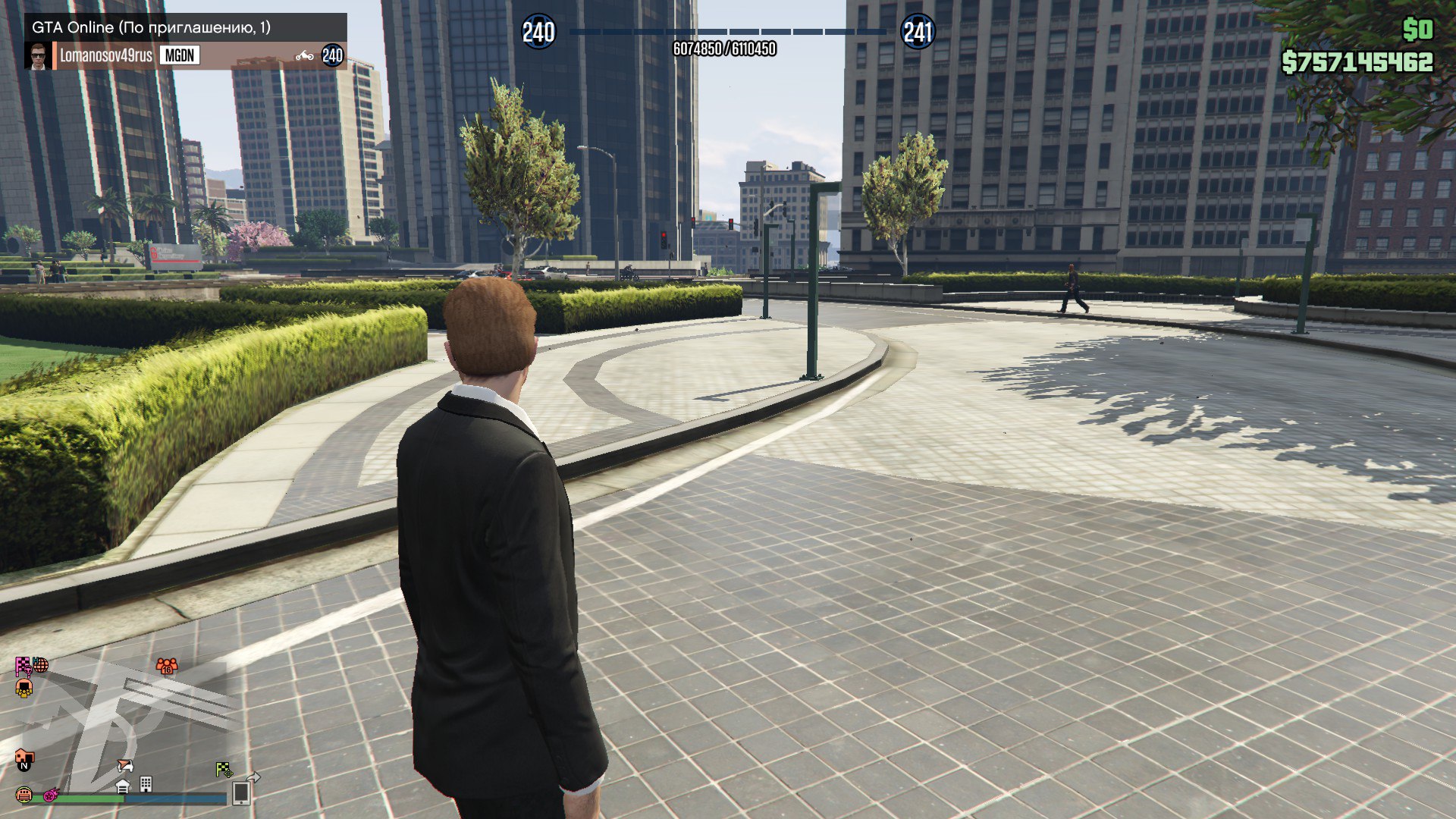Select the white garage blip on minimap

pos(123,786)
